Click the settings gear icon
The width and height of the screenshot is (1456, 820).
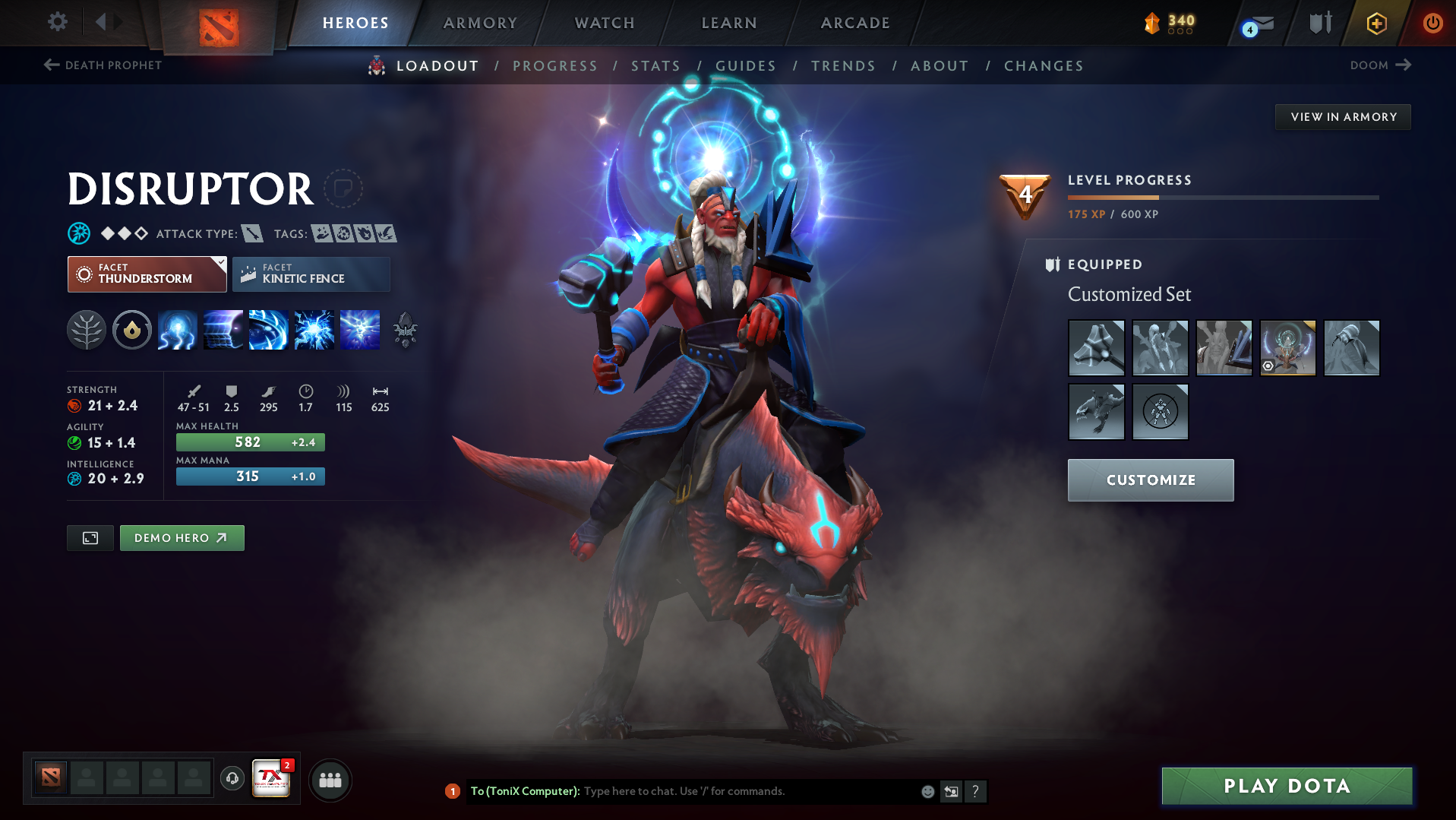click(x=57, y=22)
